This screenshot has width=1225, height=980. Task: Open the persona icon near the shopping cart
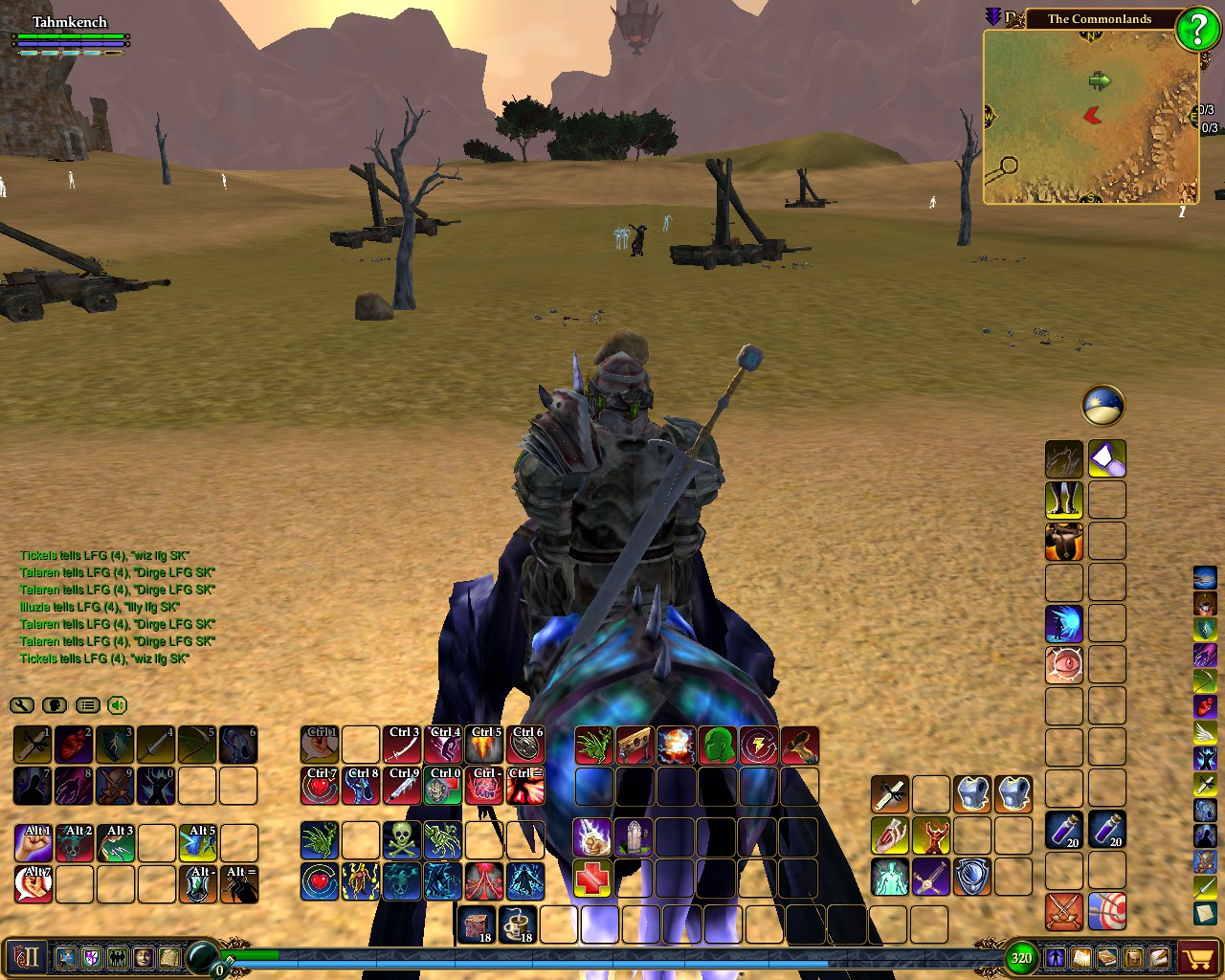(1056, 956)
